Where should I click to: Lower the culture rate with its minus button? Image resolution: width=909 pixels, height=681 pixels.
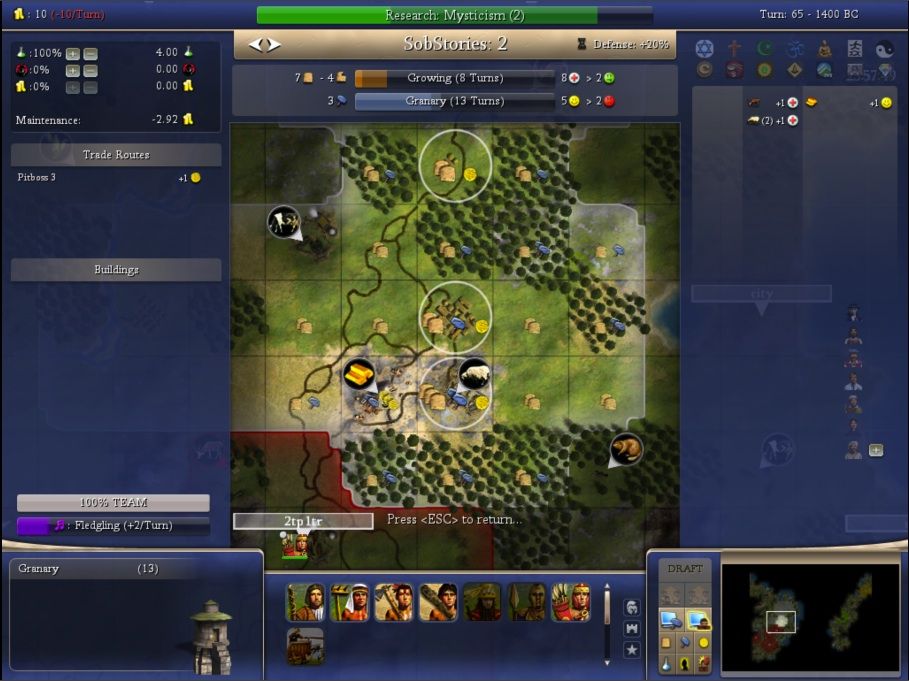[x=90, y=70]
